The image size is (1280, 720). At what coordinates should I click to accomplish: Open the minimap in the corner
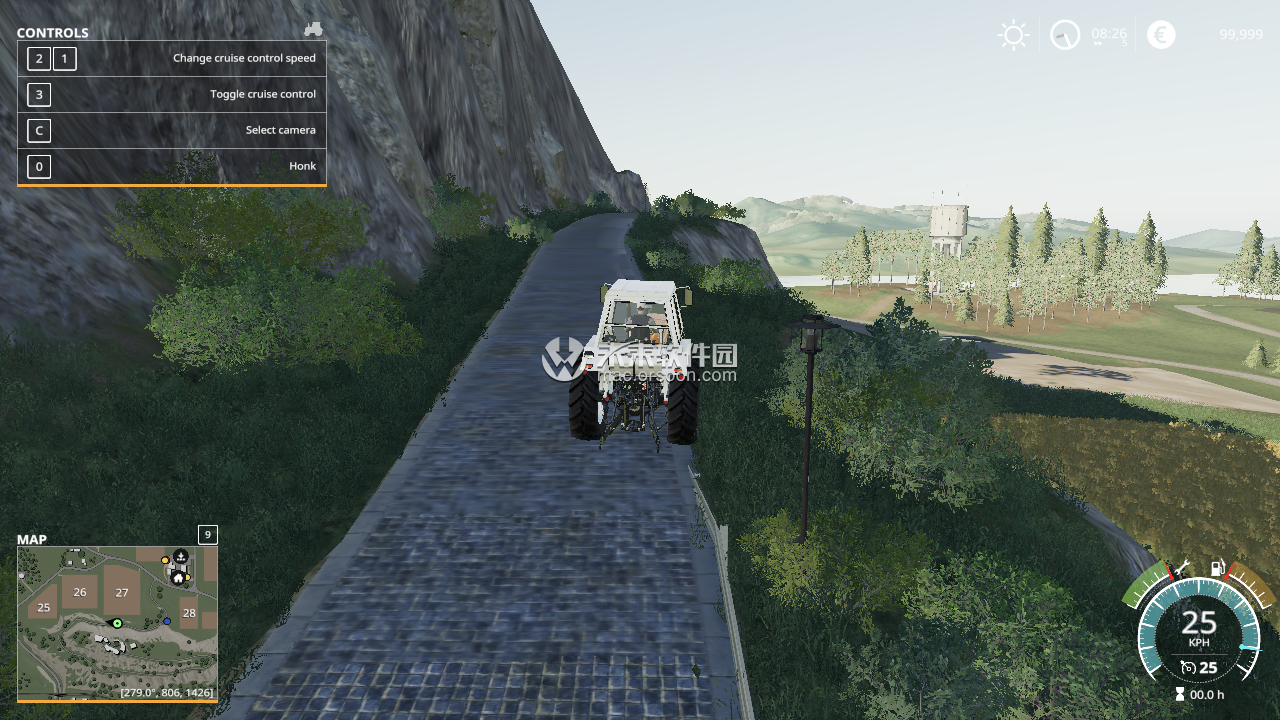tap(117, 622)
